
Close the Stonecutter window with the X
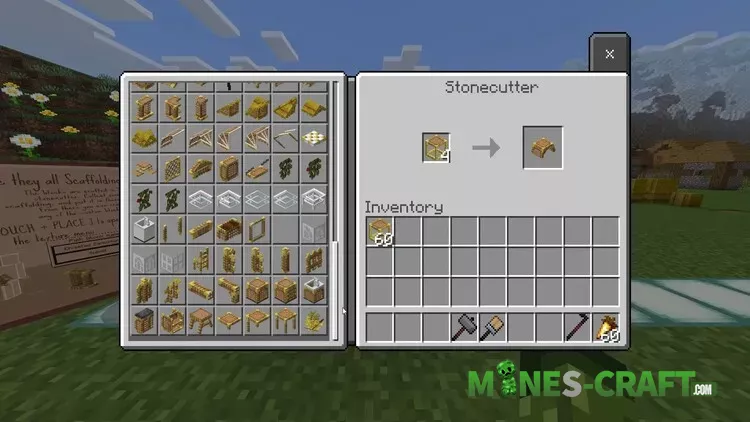pyautogui.click(x=609, y=53)
